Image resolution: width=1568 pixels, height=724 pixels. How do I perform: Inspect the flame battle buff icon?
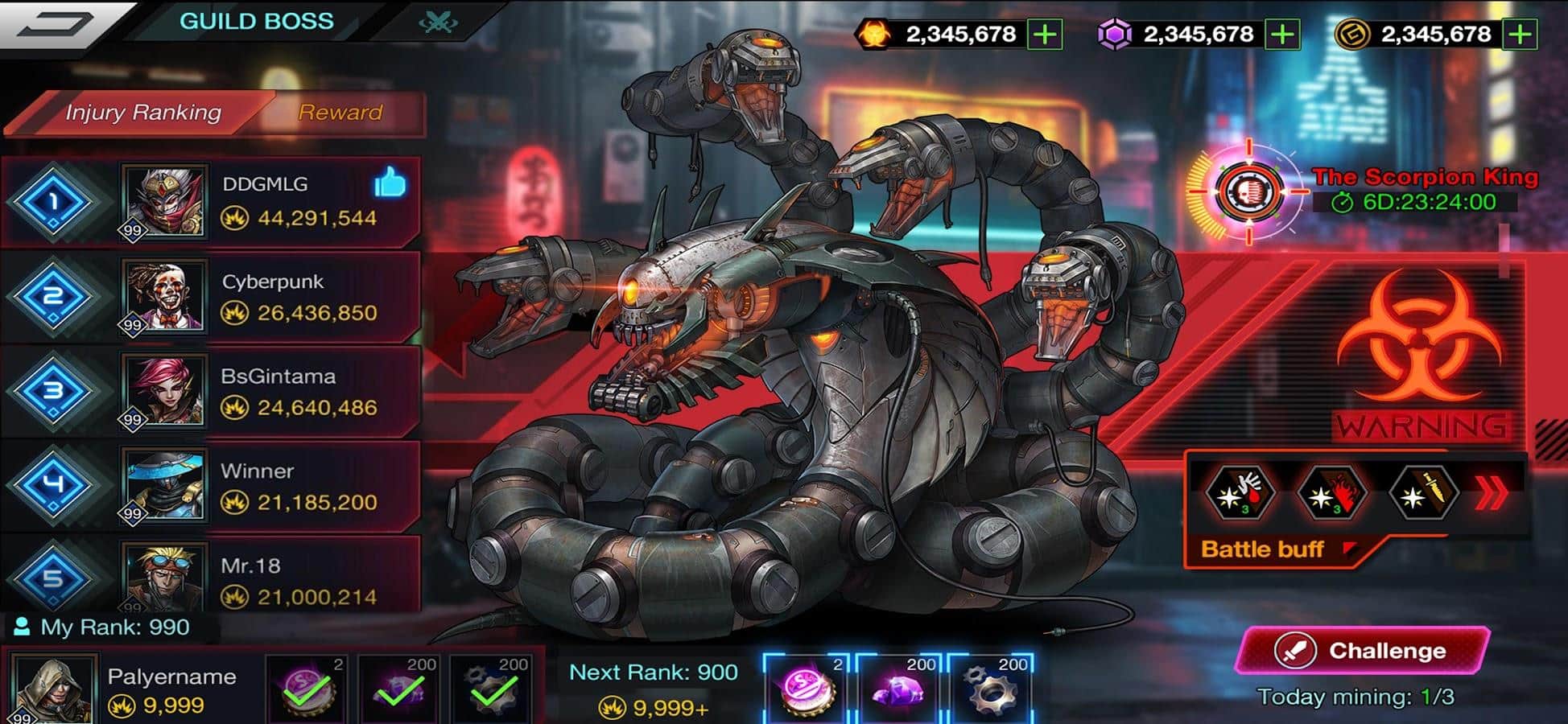[x=1332, y=493]
